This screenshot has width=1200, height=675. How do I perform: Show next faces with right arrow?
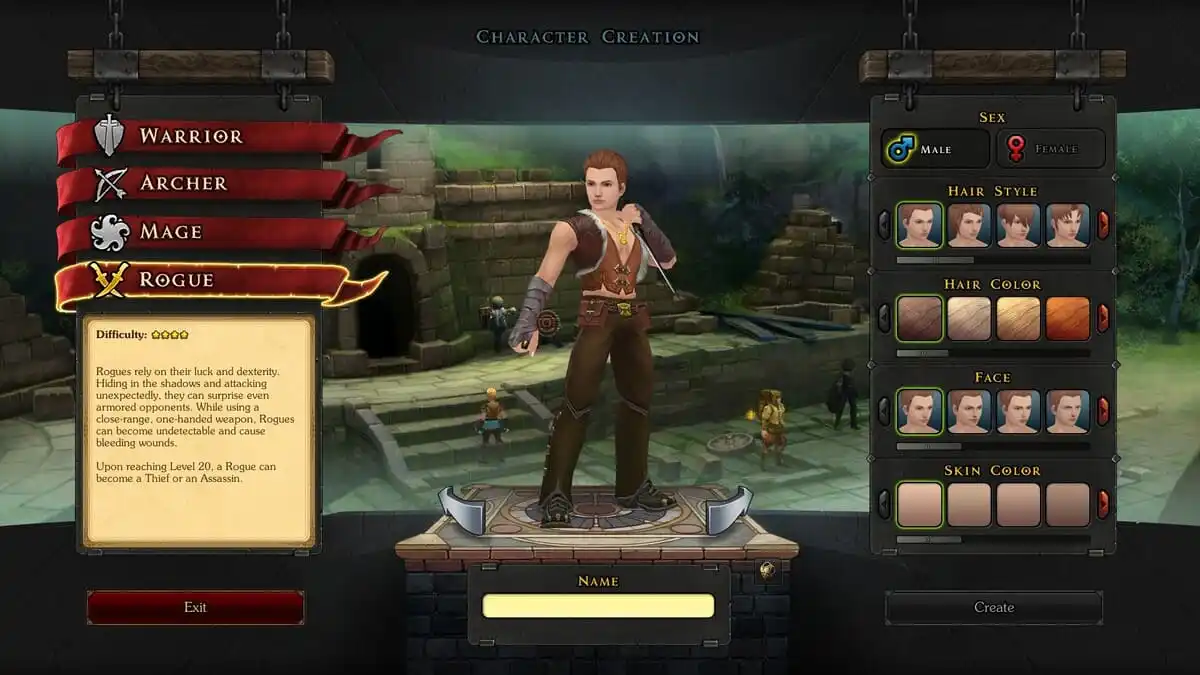pyautogui.click(x=1103, y=411)
